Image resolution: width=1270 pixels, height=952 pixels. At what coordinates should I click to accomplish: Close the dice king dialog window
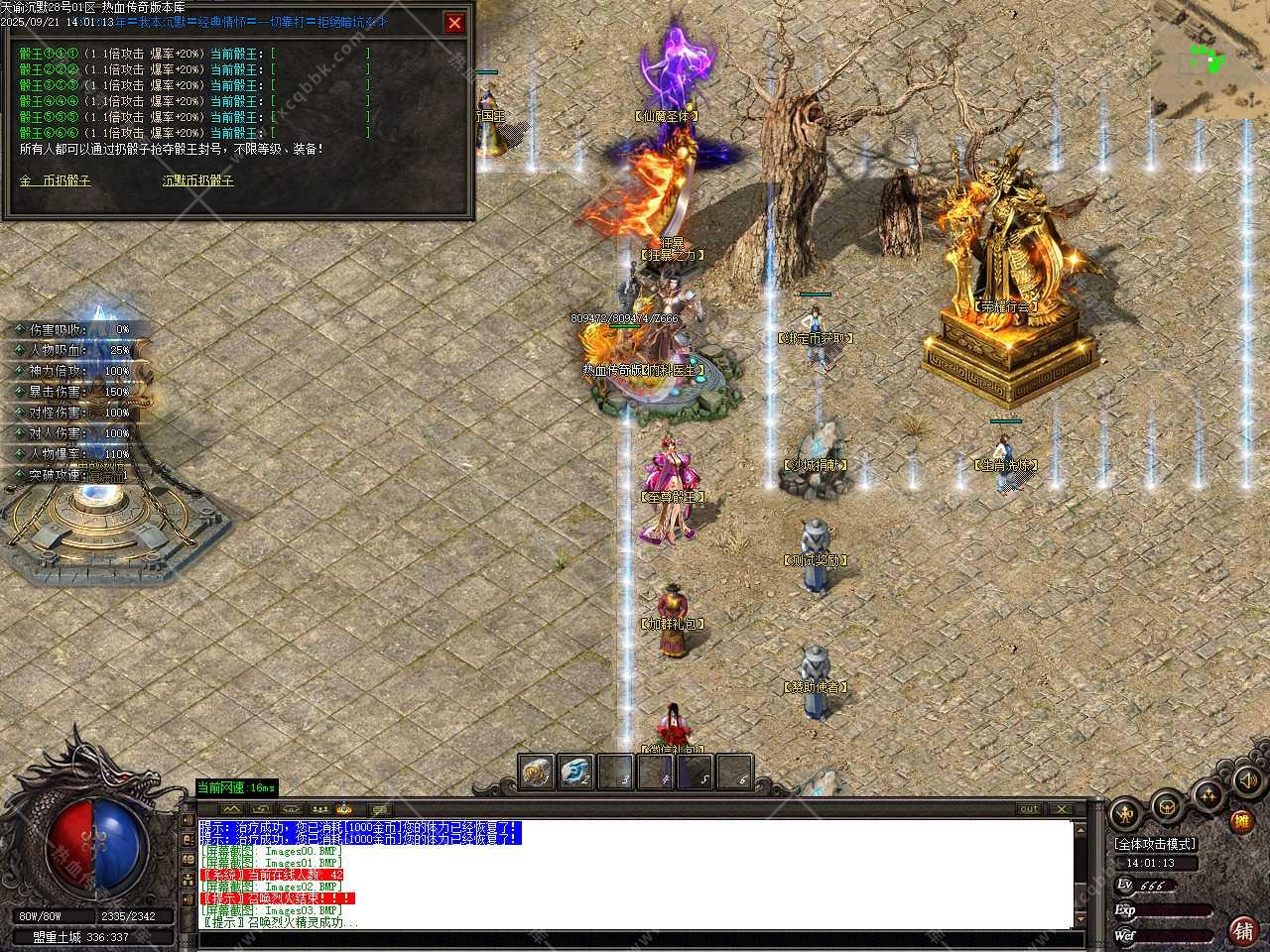454,23
